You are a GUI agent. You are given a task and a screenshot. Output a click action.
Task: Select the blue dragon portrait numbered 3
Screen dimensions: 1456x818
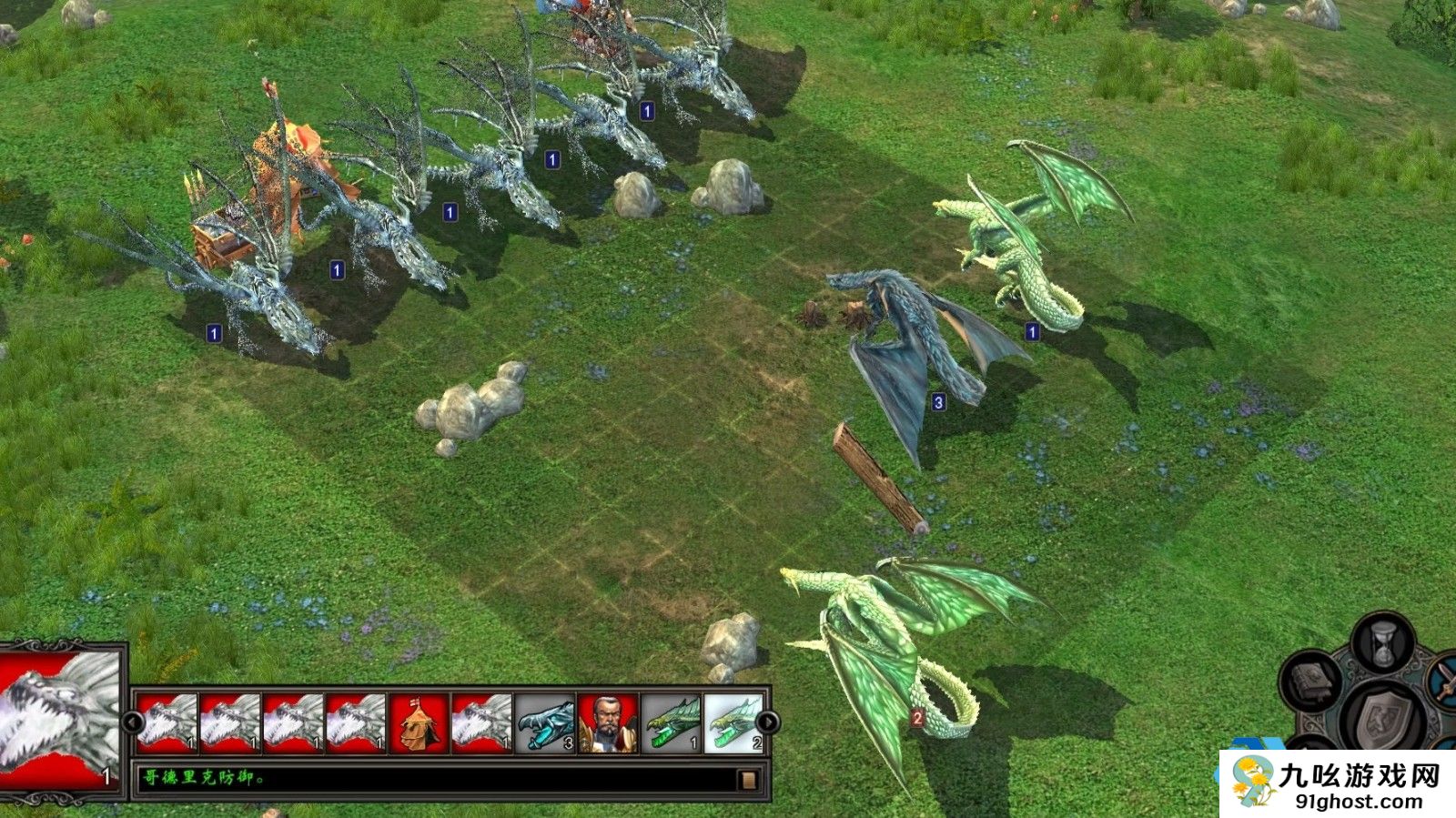(x=545, y=723)
